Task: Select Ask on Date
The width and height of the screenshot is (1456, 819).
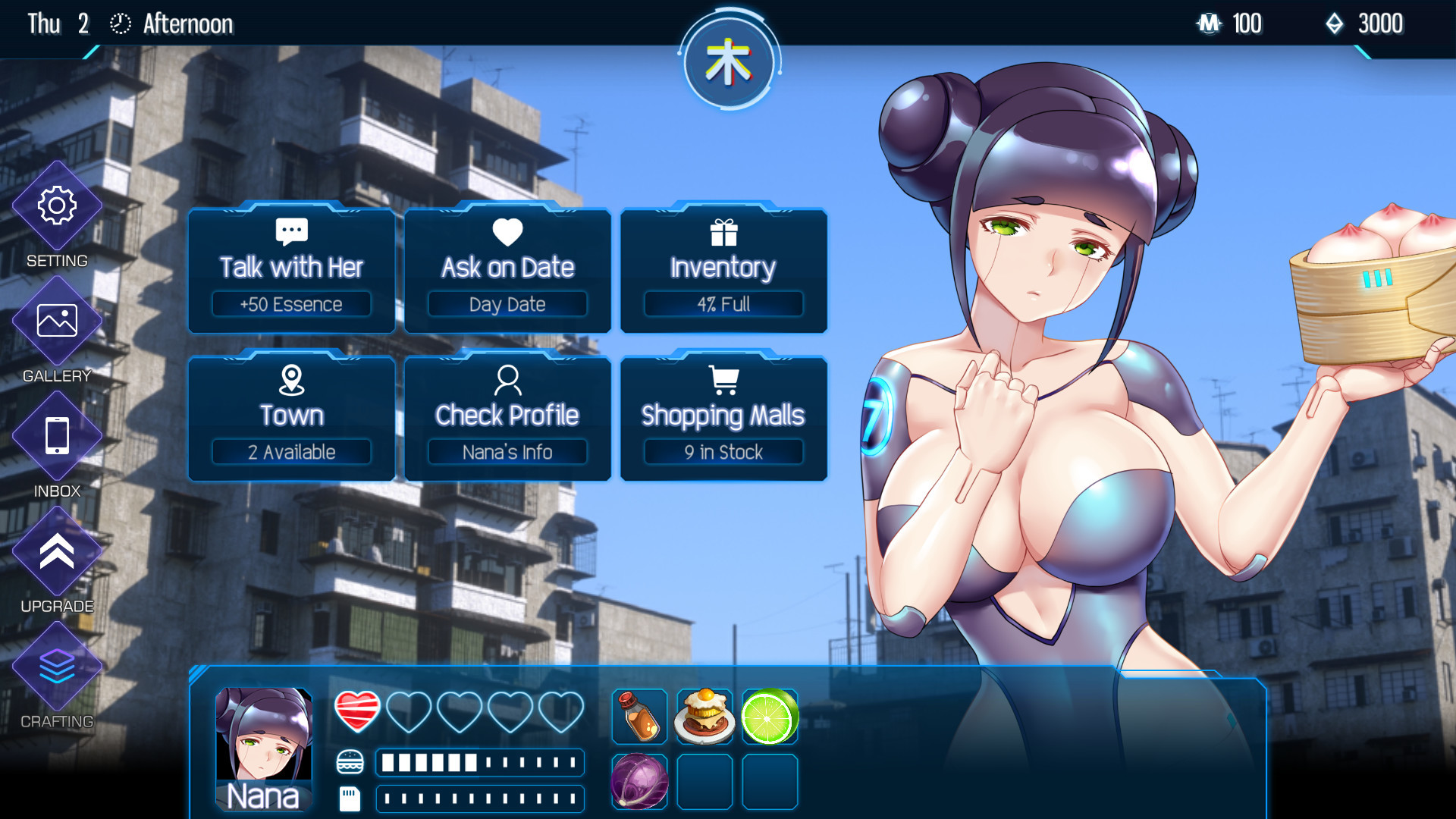Action: click(507, 270)
